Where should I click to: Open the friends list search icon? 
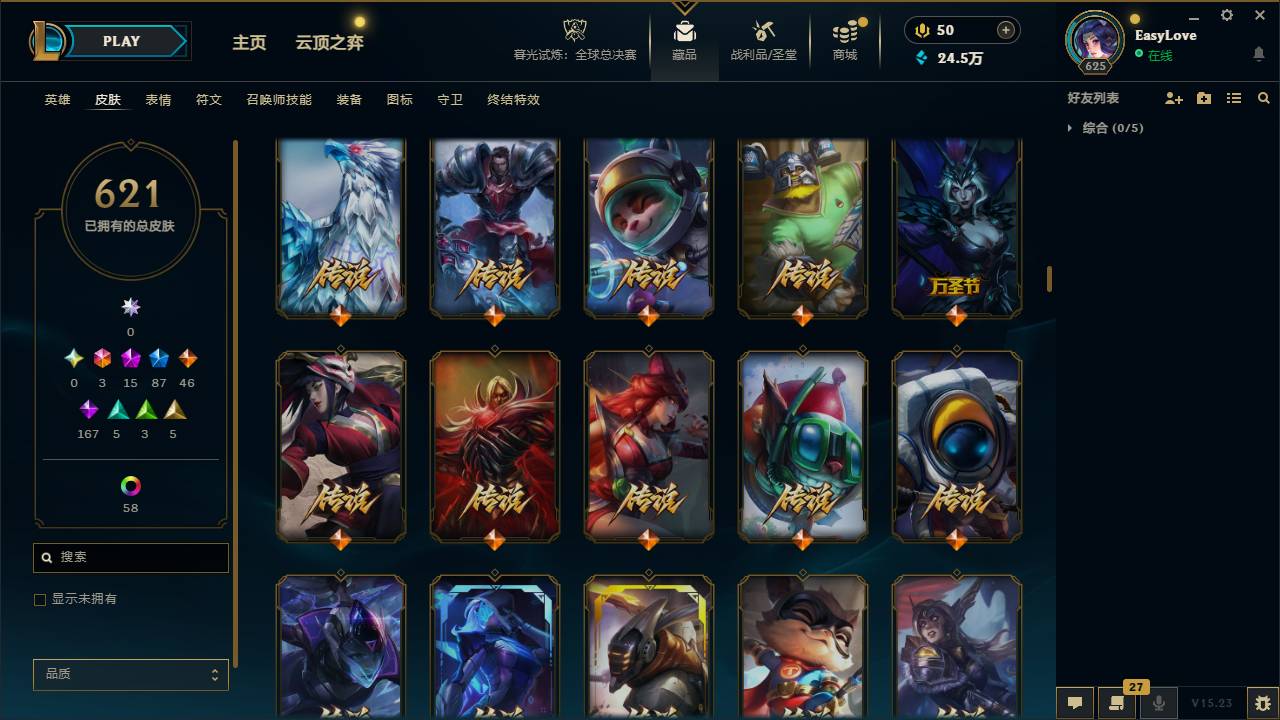point(1264,97)
